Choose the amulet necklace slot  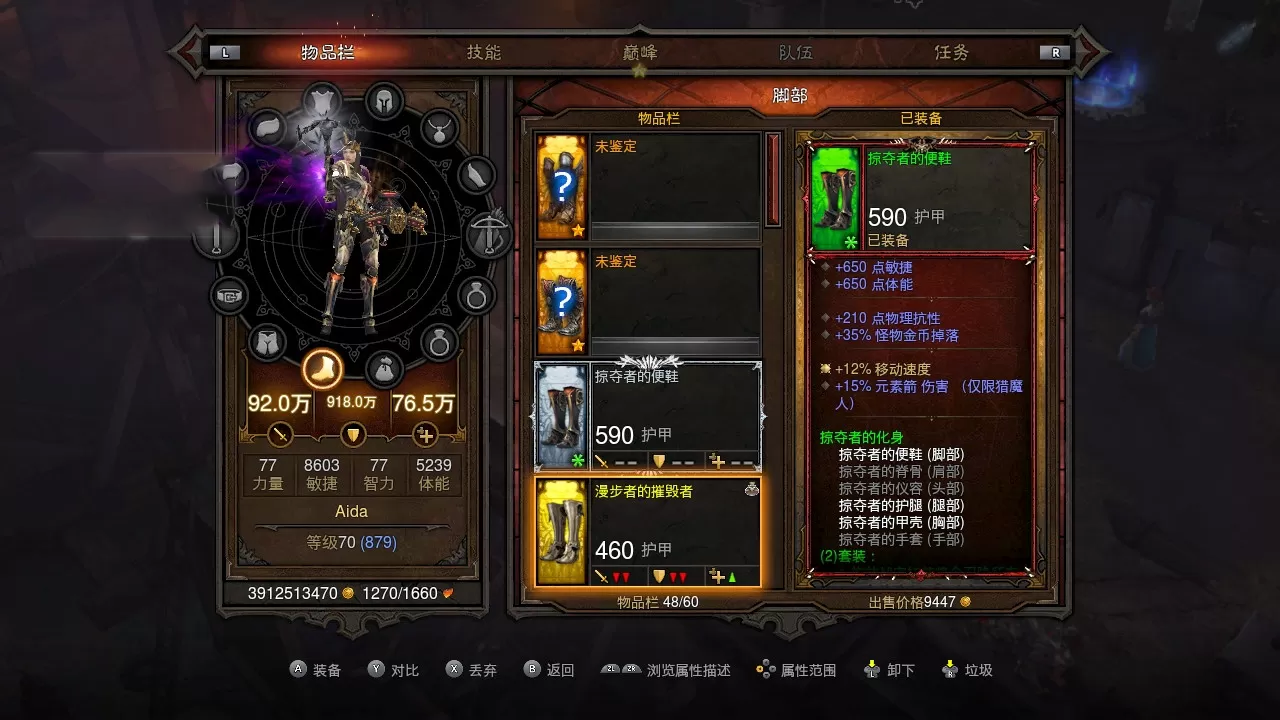pos(438,127)
